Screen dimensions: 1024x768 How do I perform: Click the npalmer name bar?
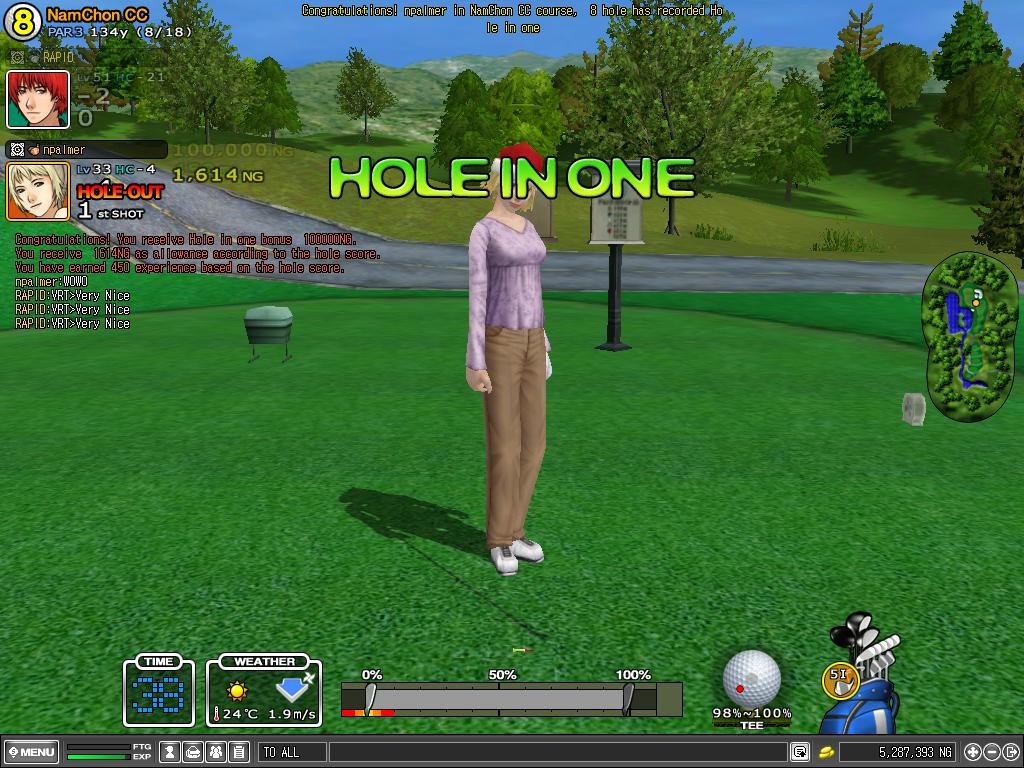pyautogui.click(x=85, y=150)
